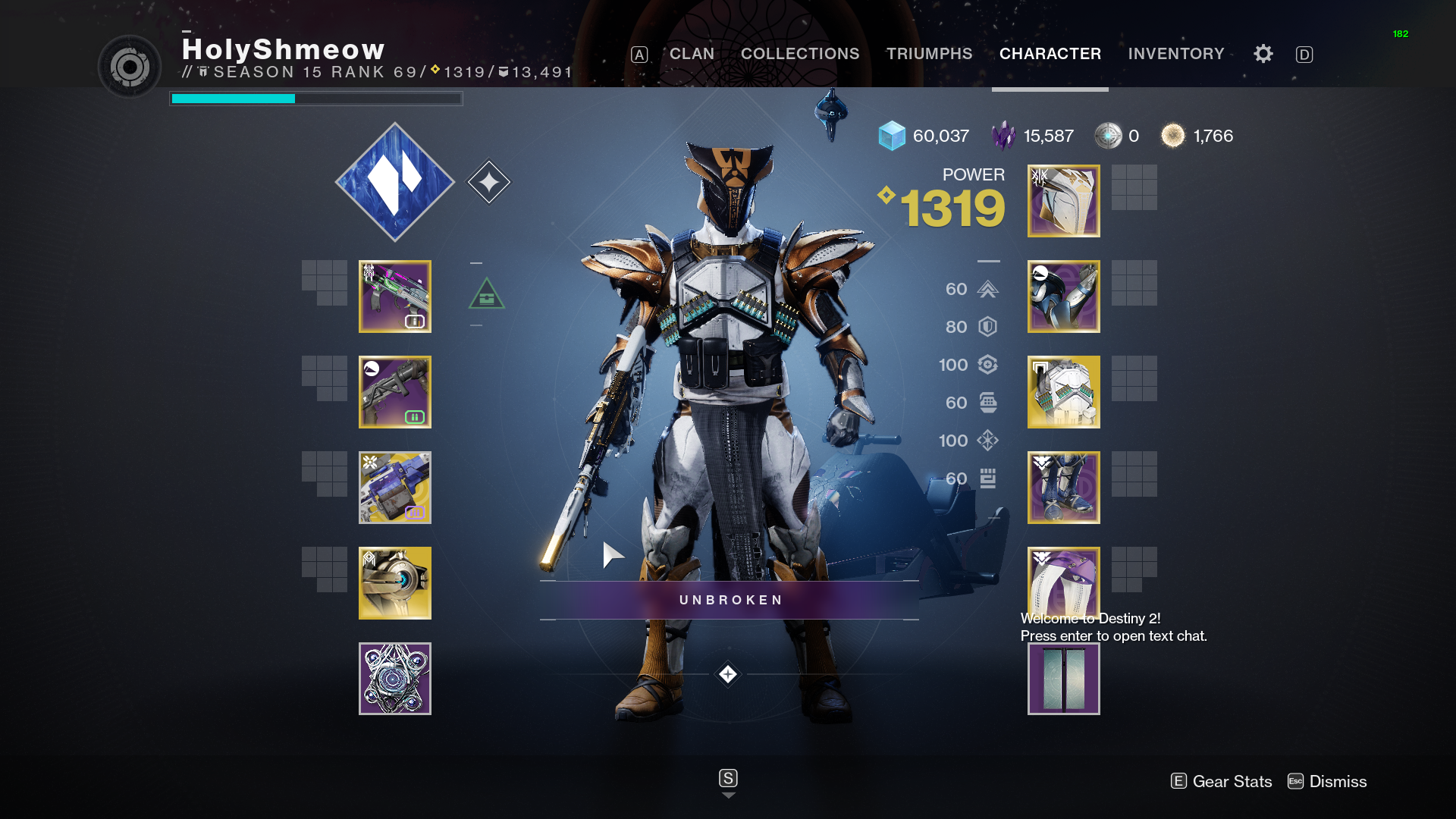Open the power weapon slot
The width and height of the screenshot is (1456, 819).
click(394, 488)
